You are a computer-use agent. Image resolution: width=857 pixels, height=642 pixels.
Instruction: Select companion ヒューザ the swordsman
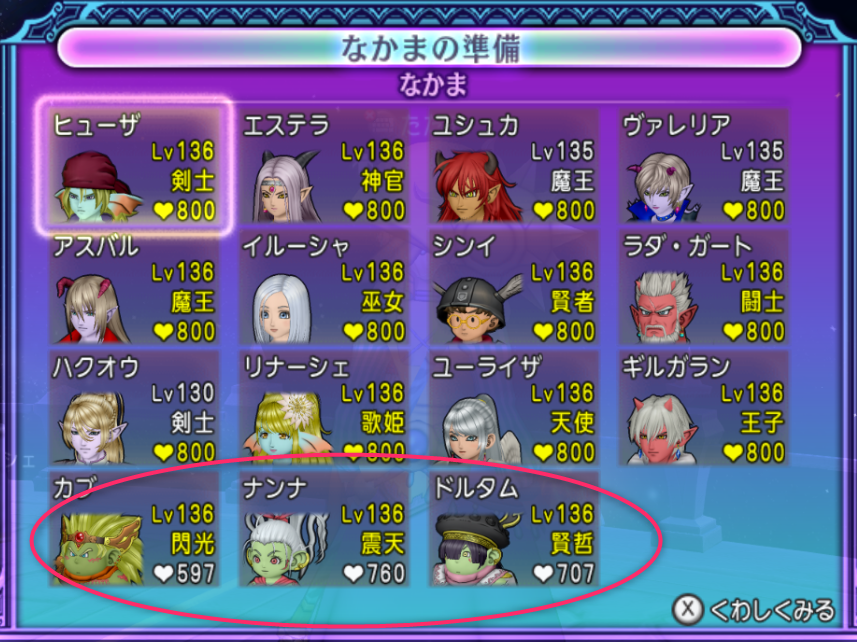134,166
